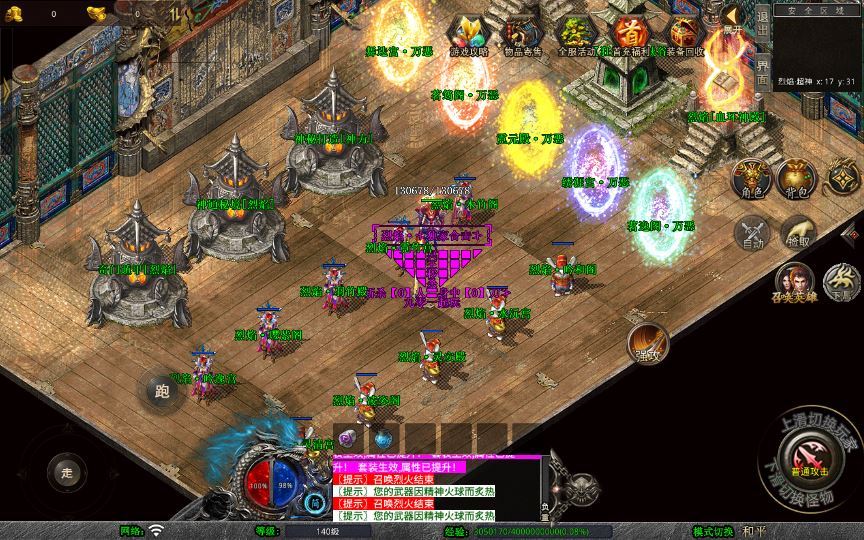Activate the 强攻 forced attack skill
The image size is (864, 540).
646,343
